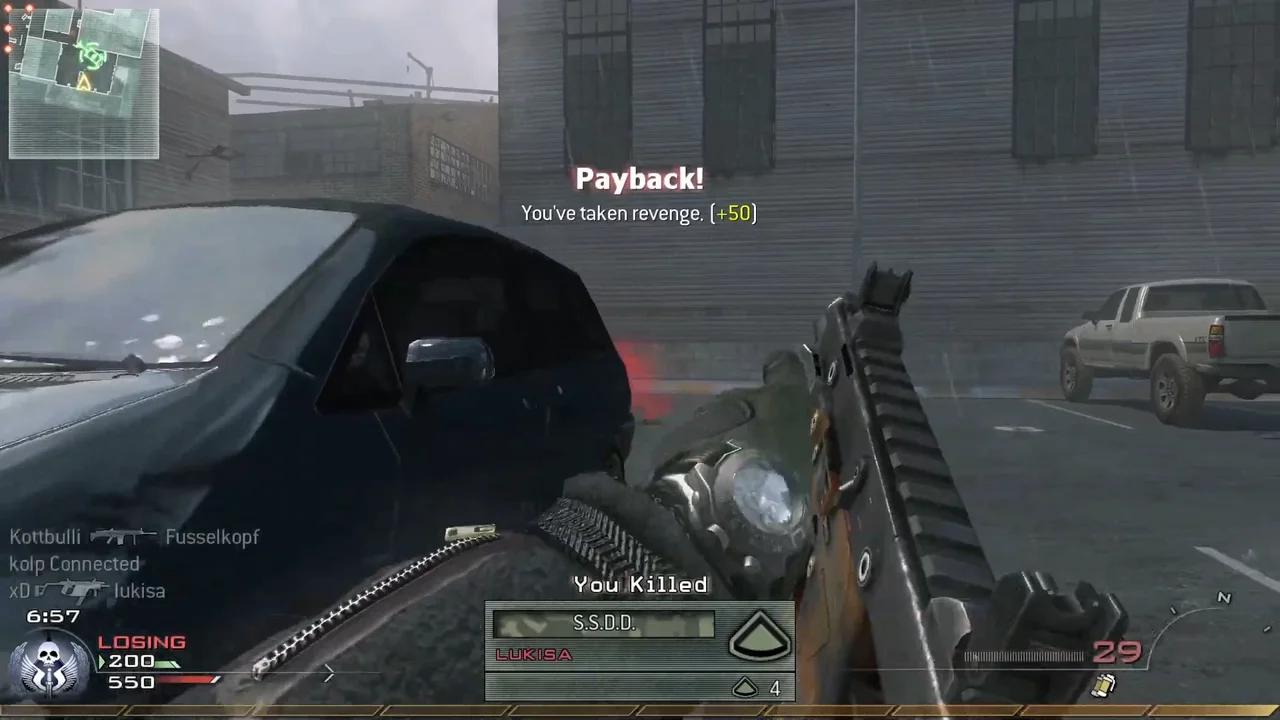Open the S.S.D.D. clan tag banner

coord(602,622)
